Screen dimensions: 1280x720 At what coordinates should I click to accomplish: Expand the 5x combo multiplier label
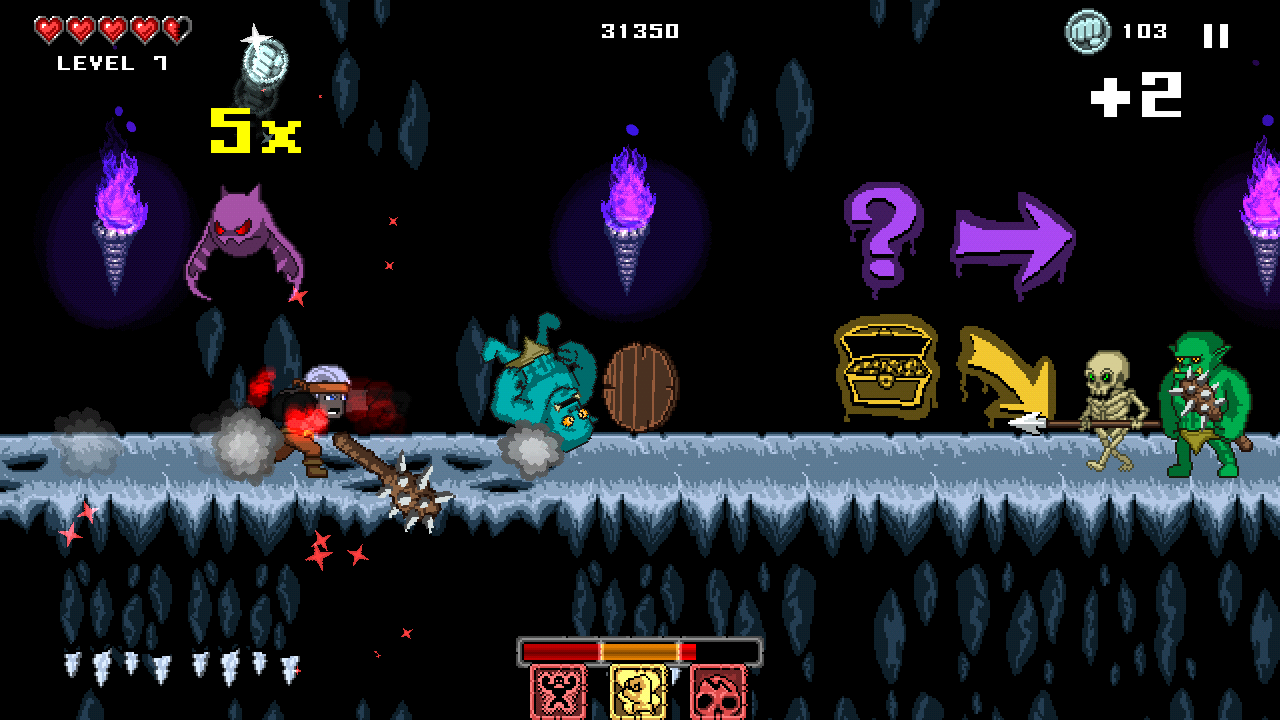tap(253, 129)
